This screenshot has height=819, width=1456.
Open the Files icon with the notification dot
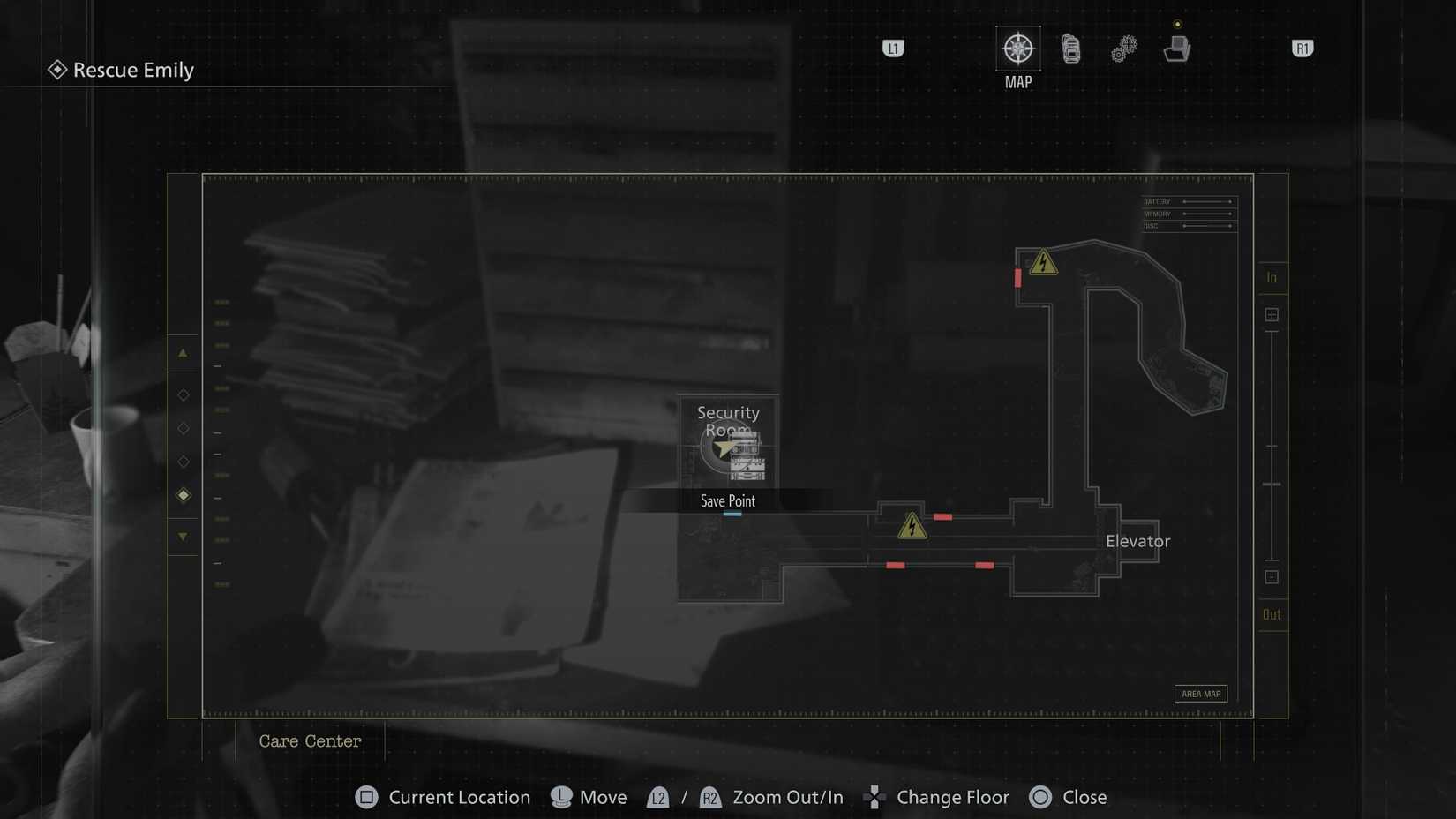[1177, 50]
